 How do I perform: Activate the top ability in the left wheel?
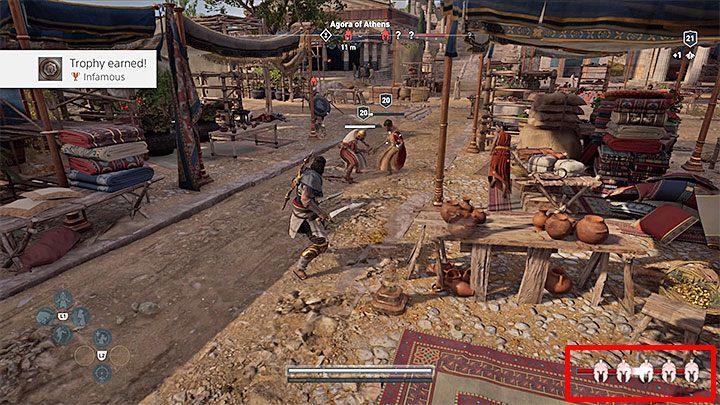tap(62, 298)
